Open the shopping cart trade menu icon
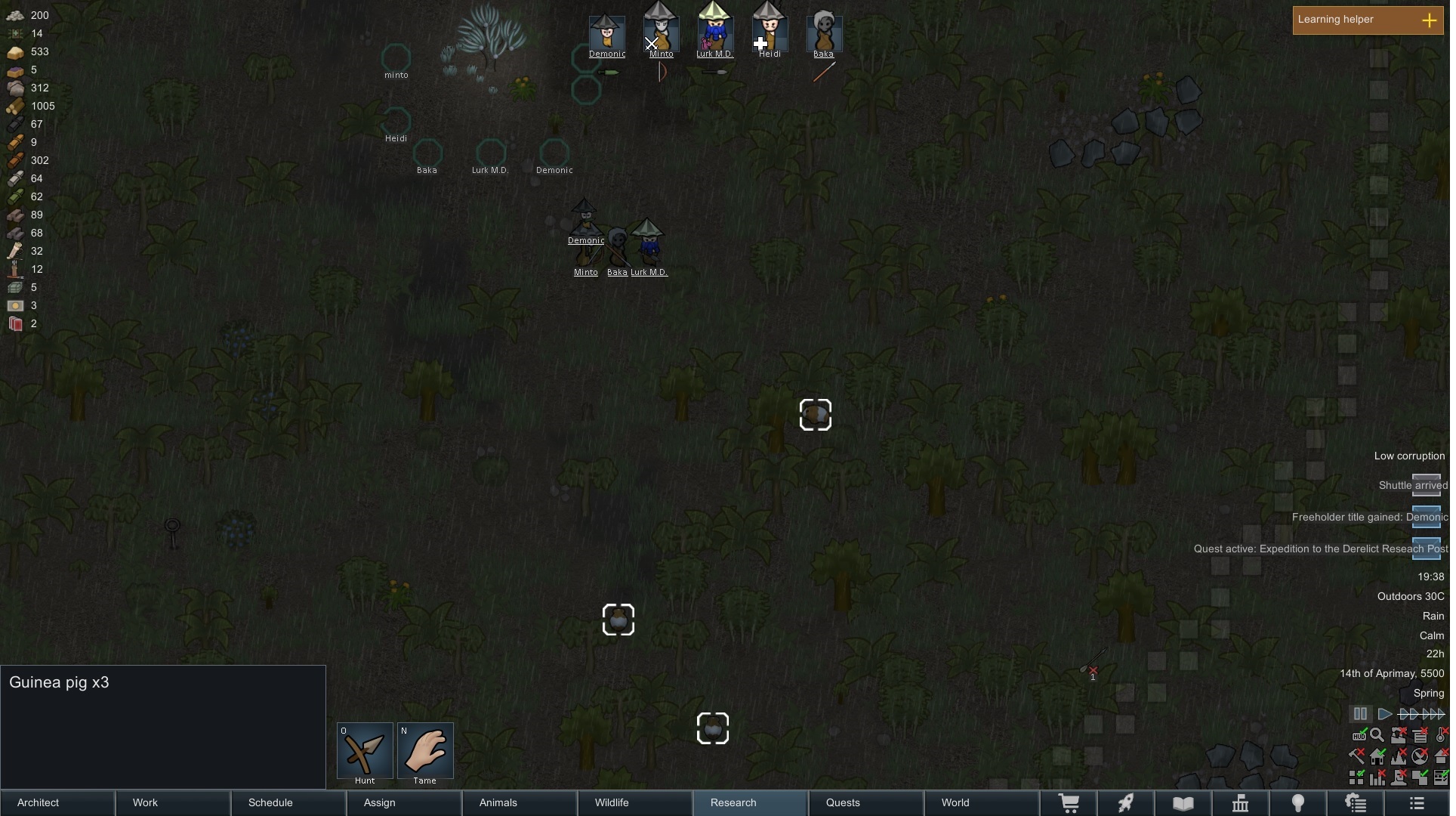 1069,803
